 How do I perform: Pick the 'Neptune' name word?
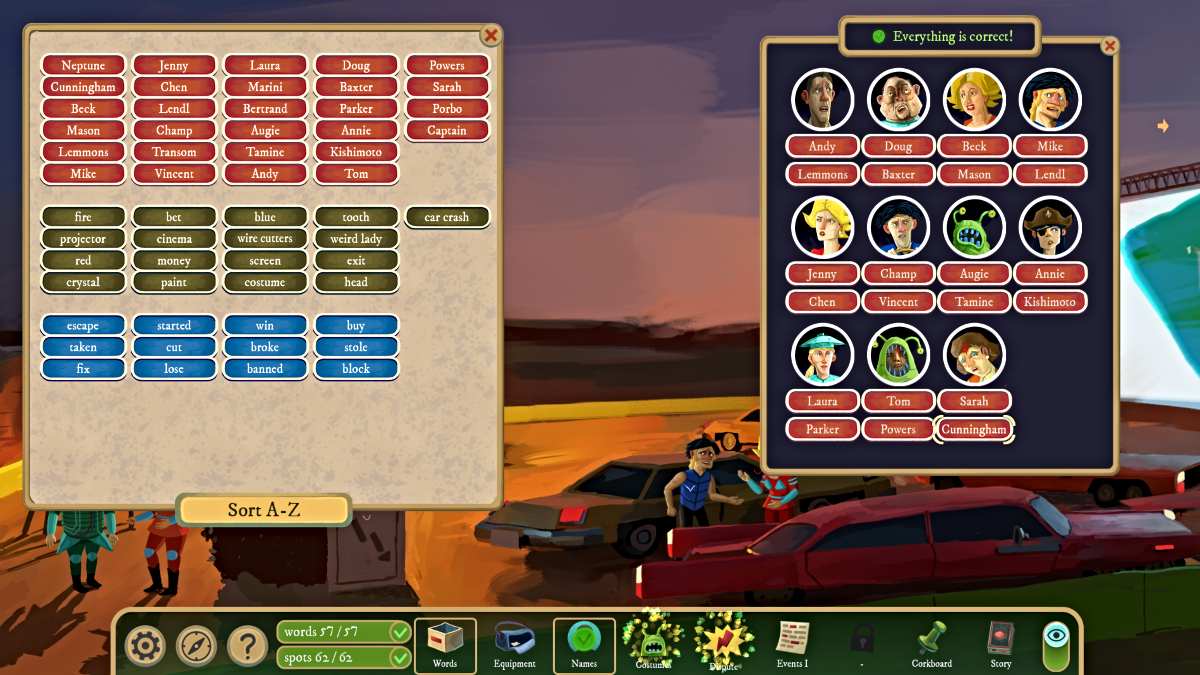coord(83,65)
